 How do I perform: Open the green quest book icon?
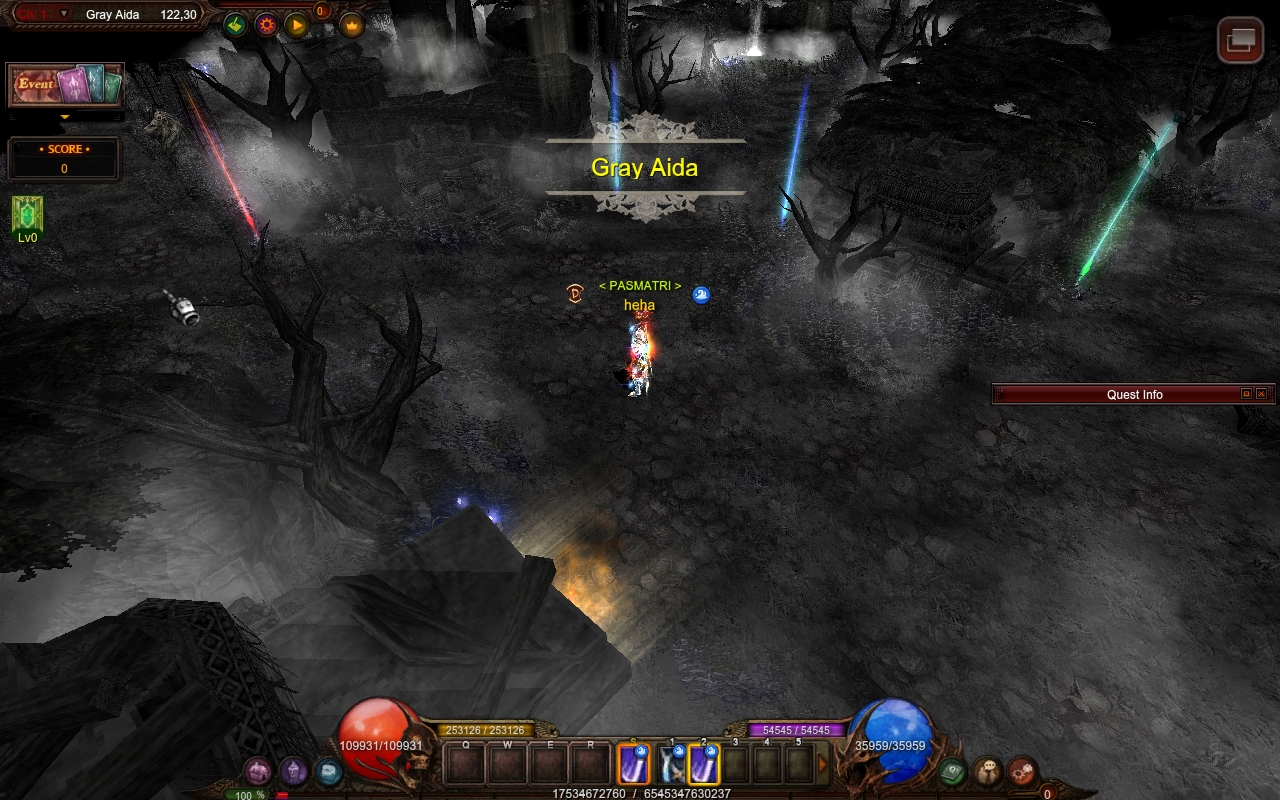[x=952, y=771]
